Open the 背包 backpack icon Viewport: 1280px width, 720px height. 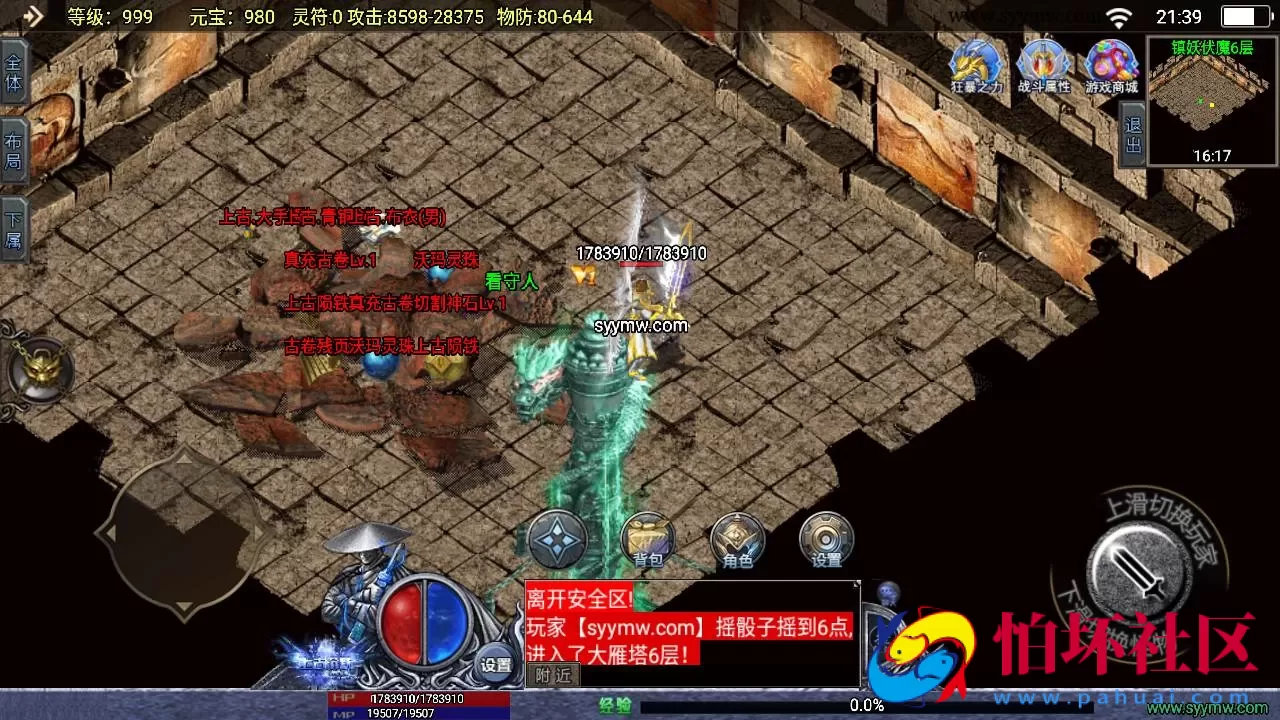[646, 540]
